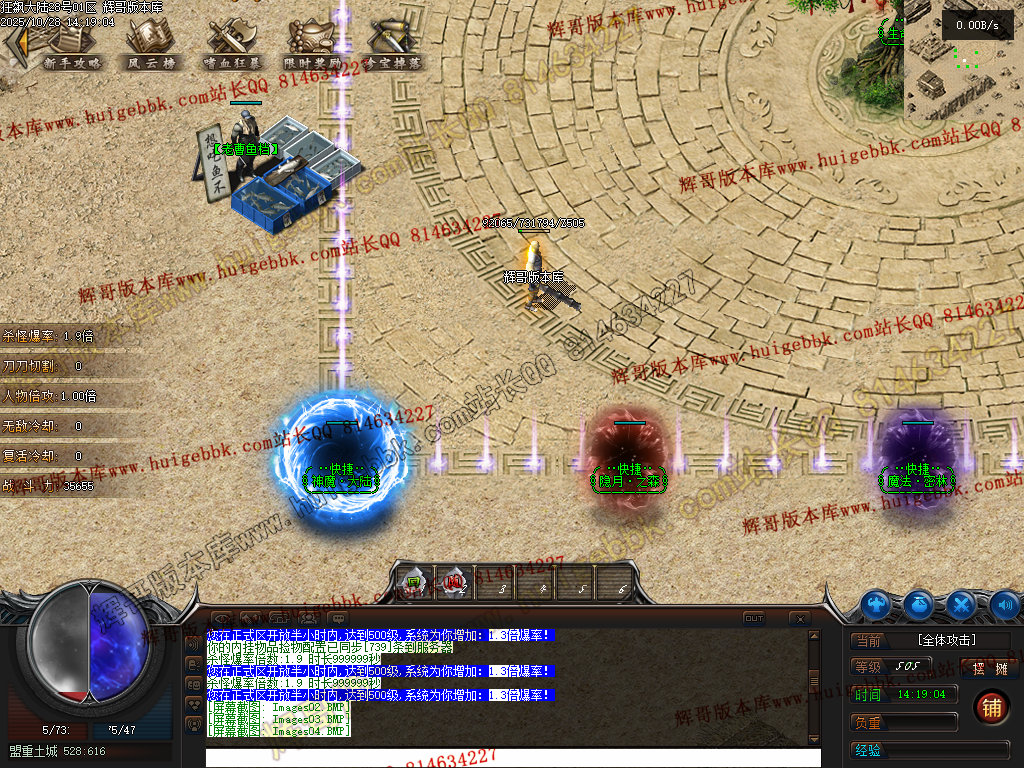
Task: Open the 限时奖励 timed rewards
Action: pos(312,43)
